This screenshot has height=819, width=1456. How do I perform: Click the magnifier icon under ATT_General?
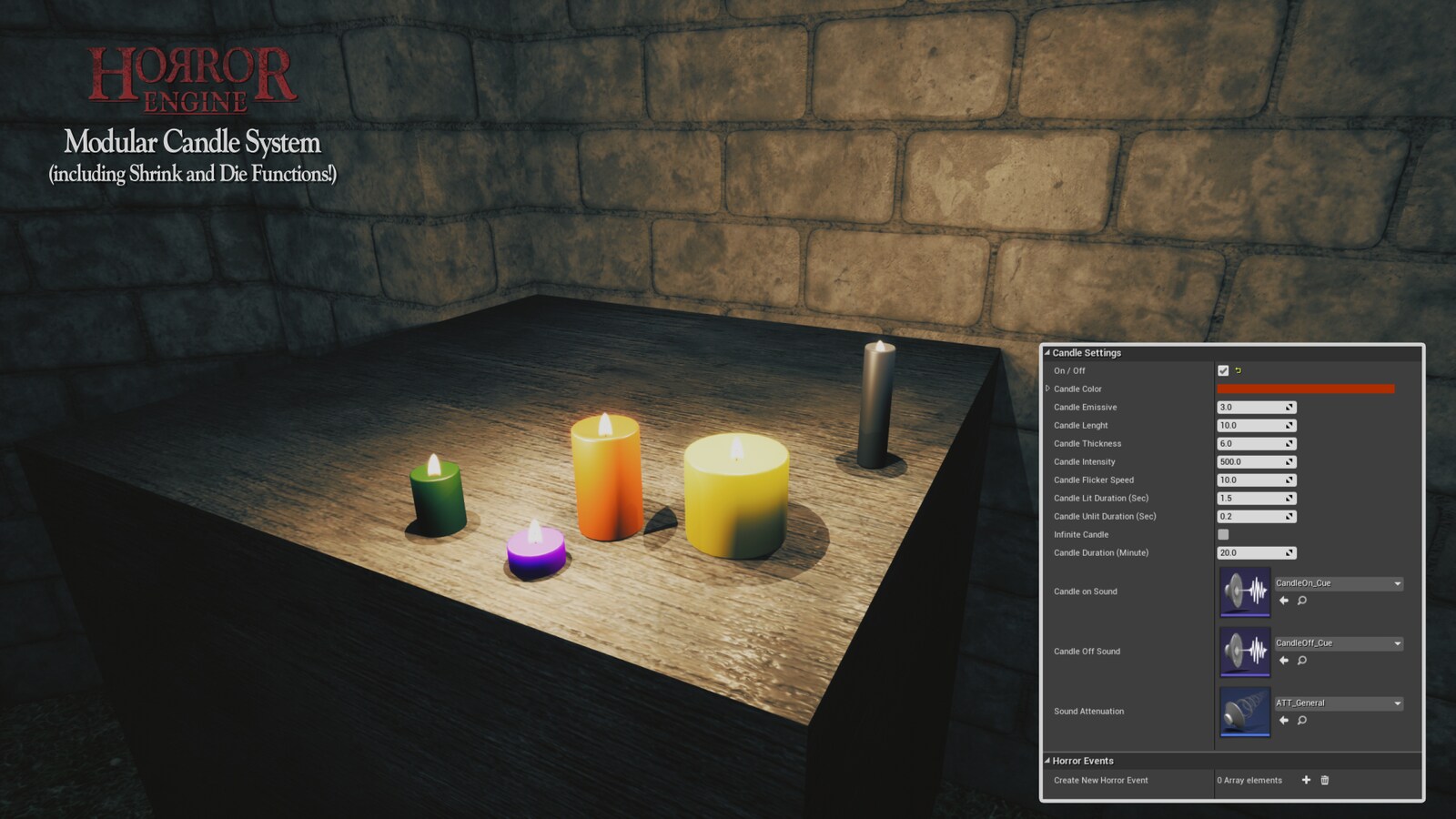click(x=1301, y=720)
